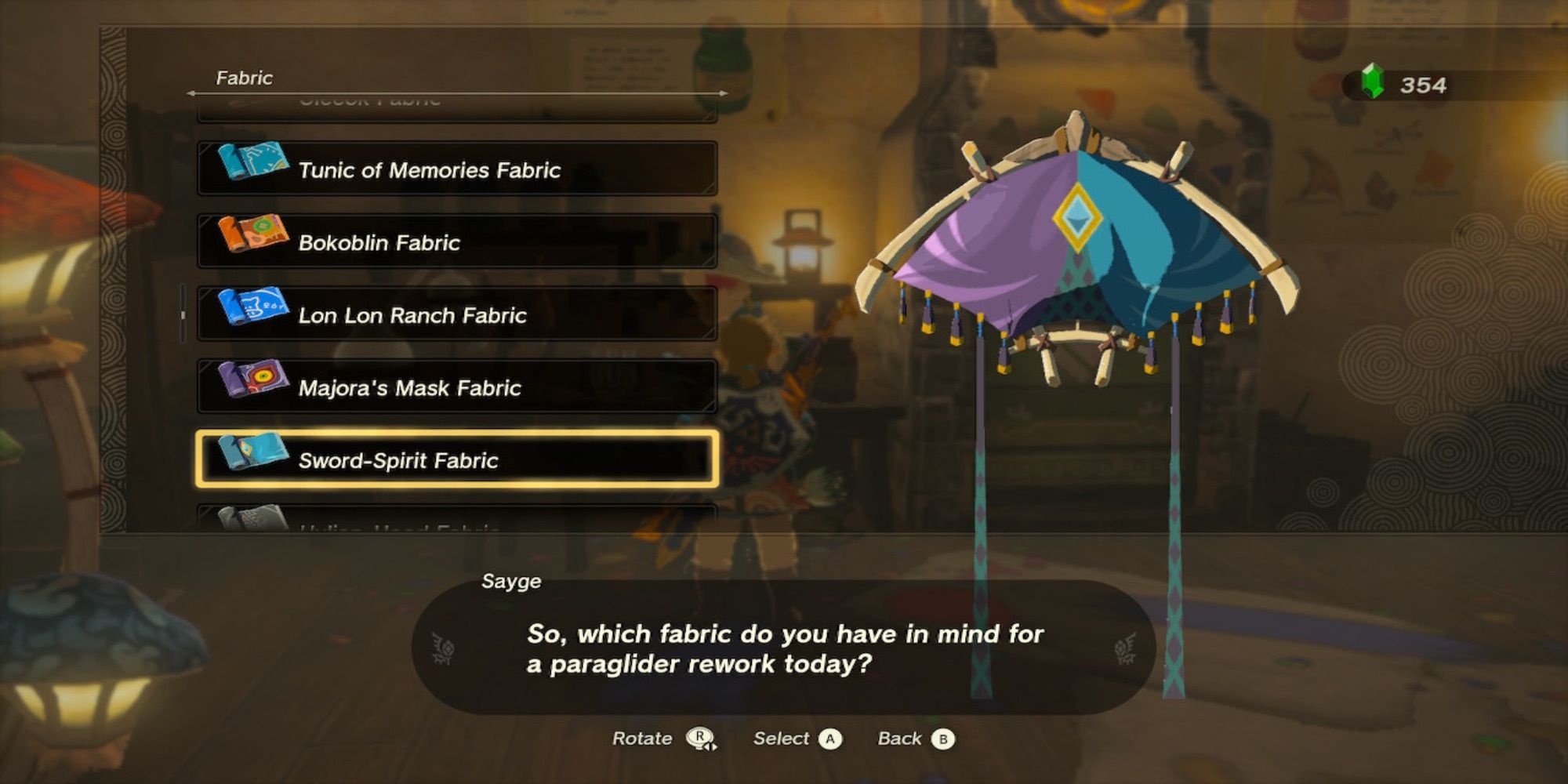Open the Fabric category tab
This screenshot has width=1568, height=784.
(243, 78)
